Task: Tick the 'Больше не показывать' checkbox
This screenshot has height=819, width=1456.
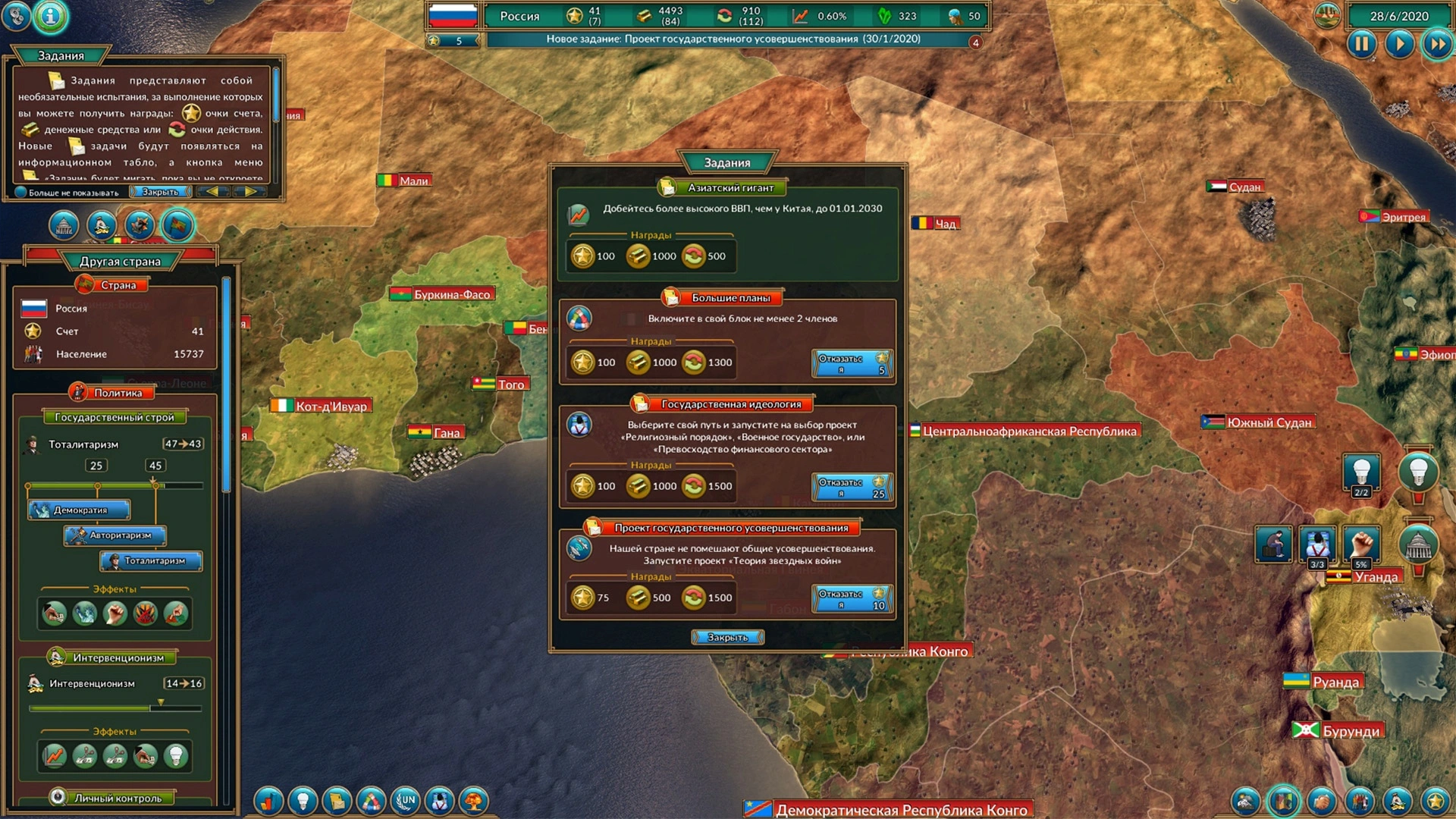Action: [x=21, y=193]
